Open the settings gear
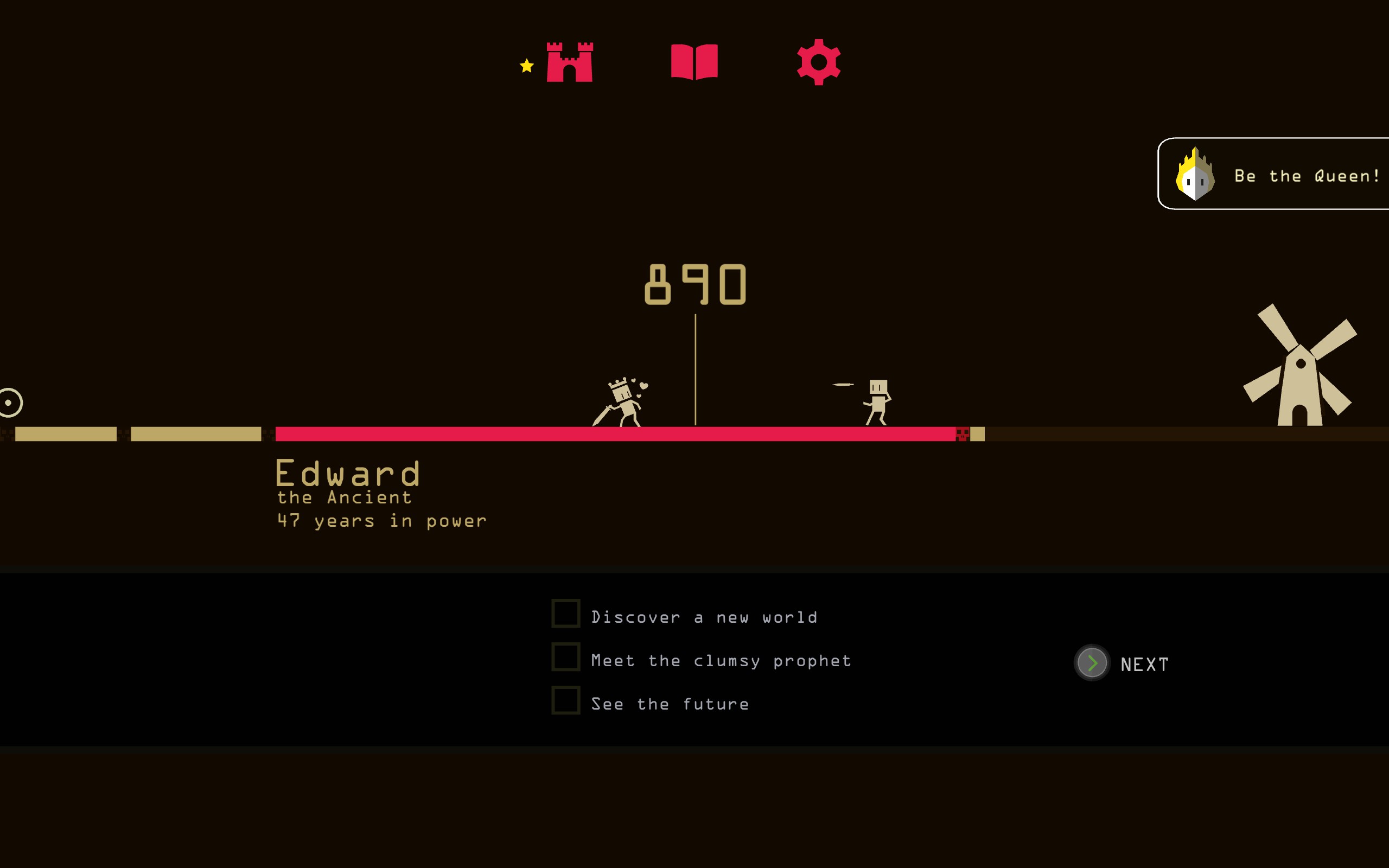The width and height of the screenshot is (1389, 868). tap(819, 63)
